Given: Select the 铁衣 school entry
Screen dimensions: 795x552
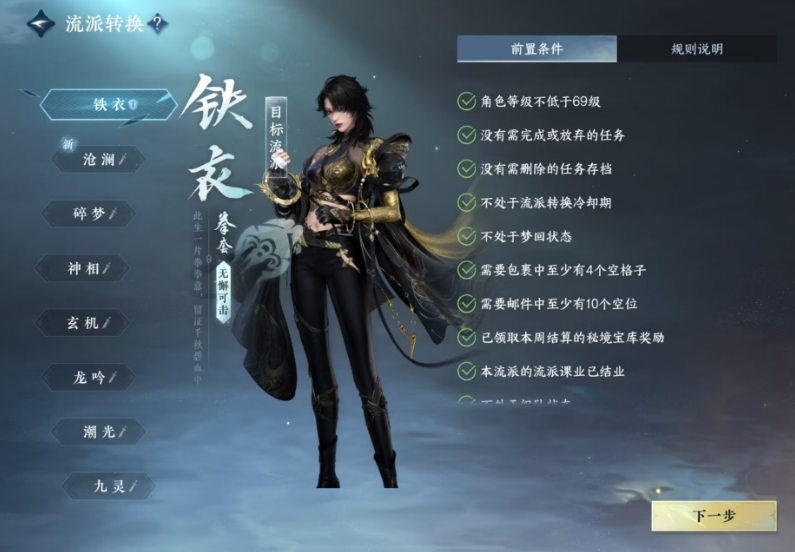Looking at the screenshot, I should 106,104.
